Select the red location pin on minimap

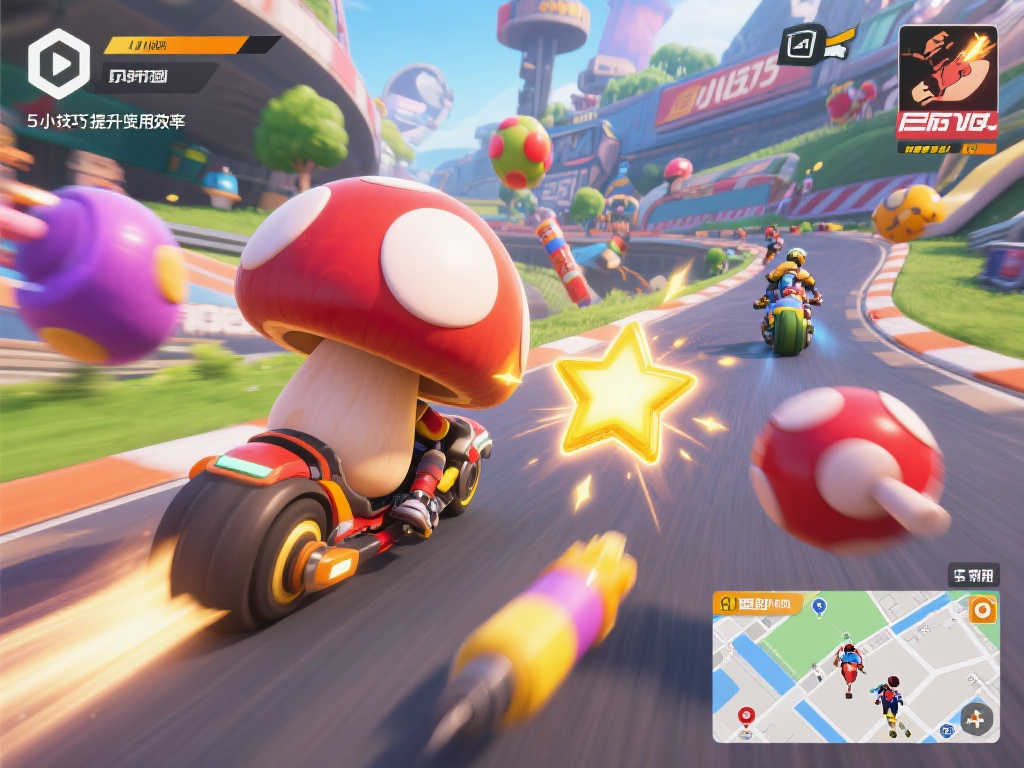[x=745, y=714]
